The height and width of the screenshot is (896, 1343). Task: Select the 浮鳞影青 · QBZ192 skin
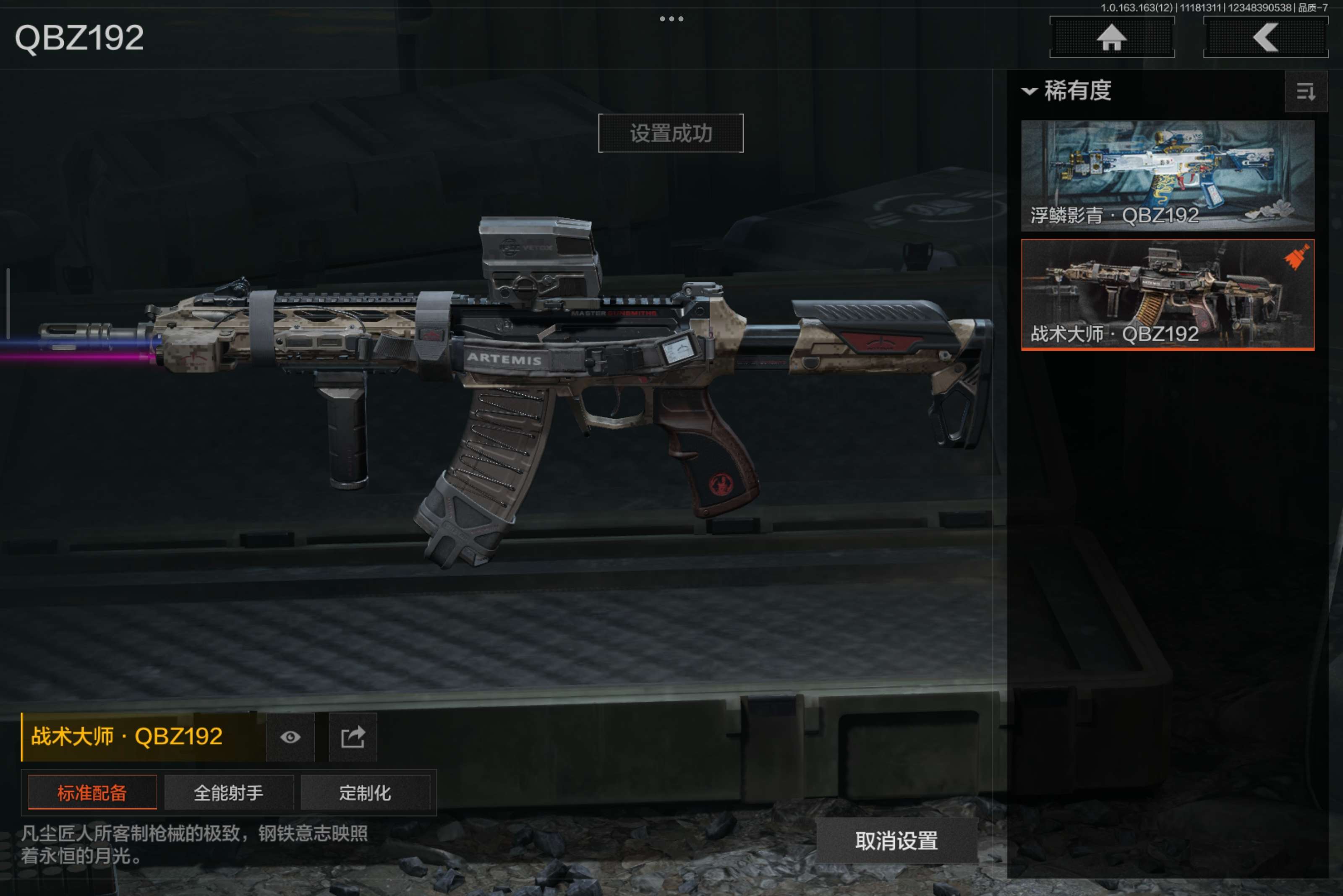(1167, 175)
